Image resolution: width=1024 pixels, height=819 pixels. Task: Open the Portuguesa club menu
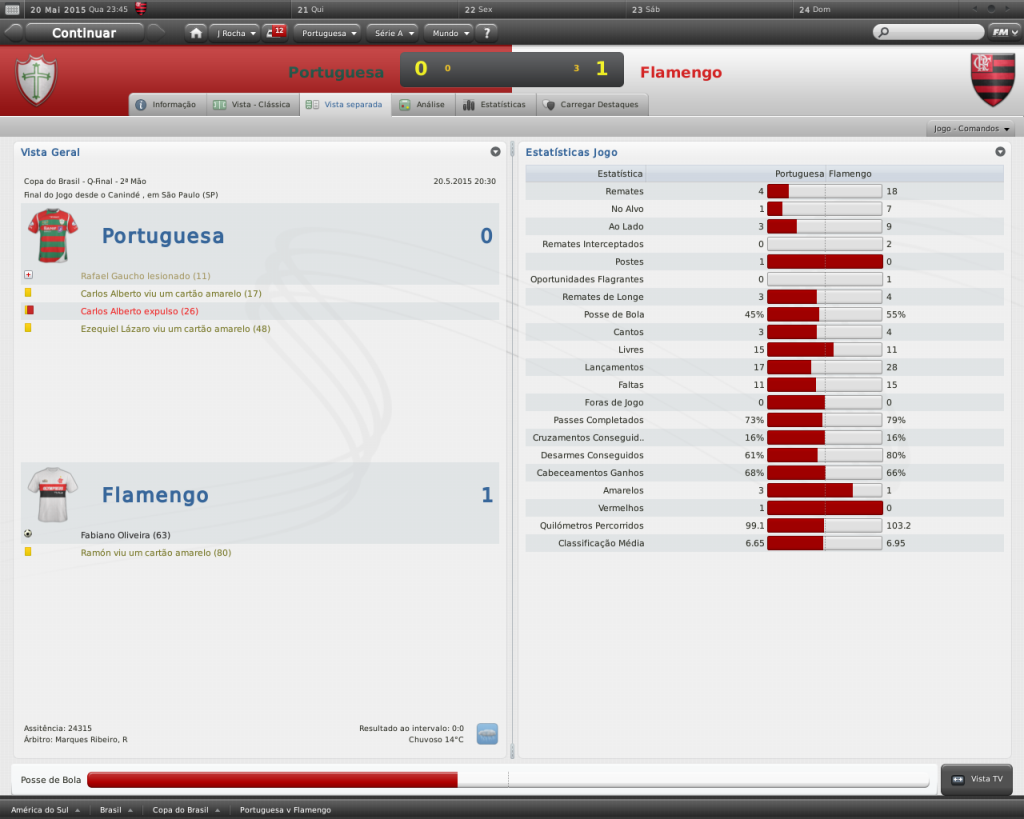click(x=327, y=33)
